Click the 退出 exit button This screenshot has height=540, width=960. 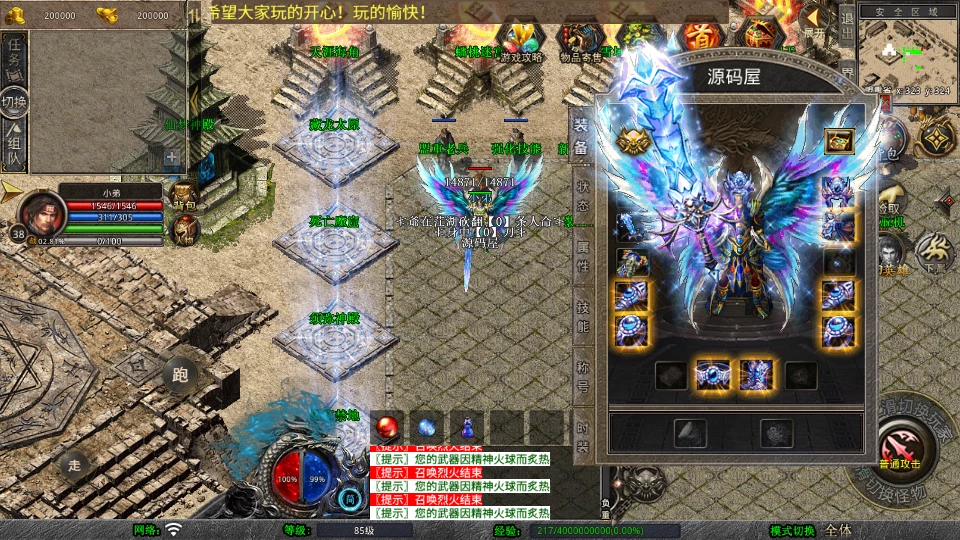click(x=846, y=28)
